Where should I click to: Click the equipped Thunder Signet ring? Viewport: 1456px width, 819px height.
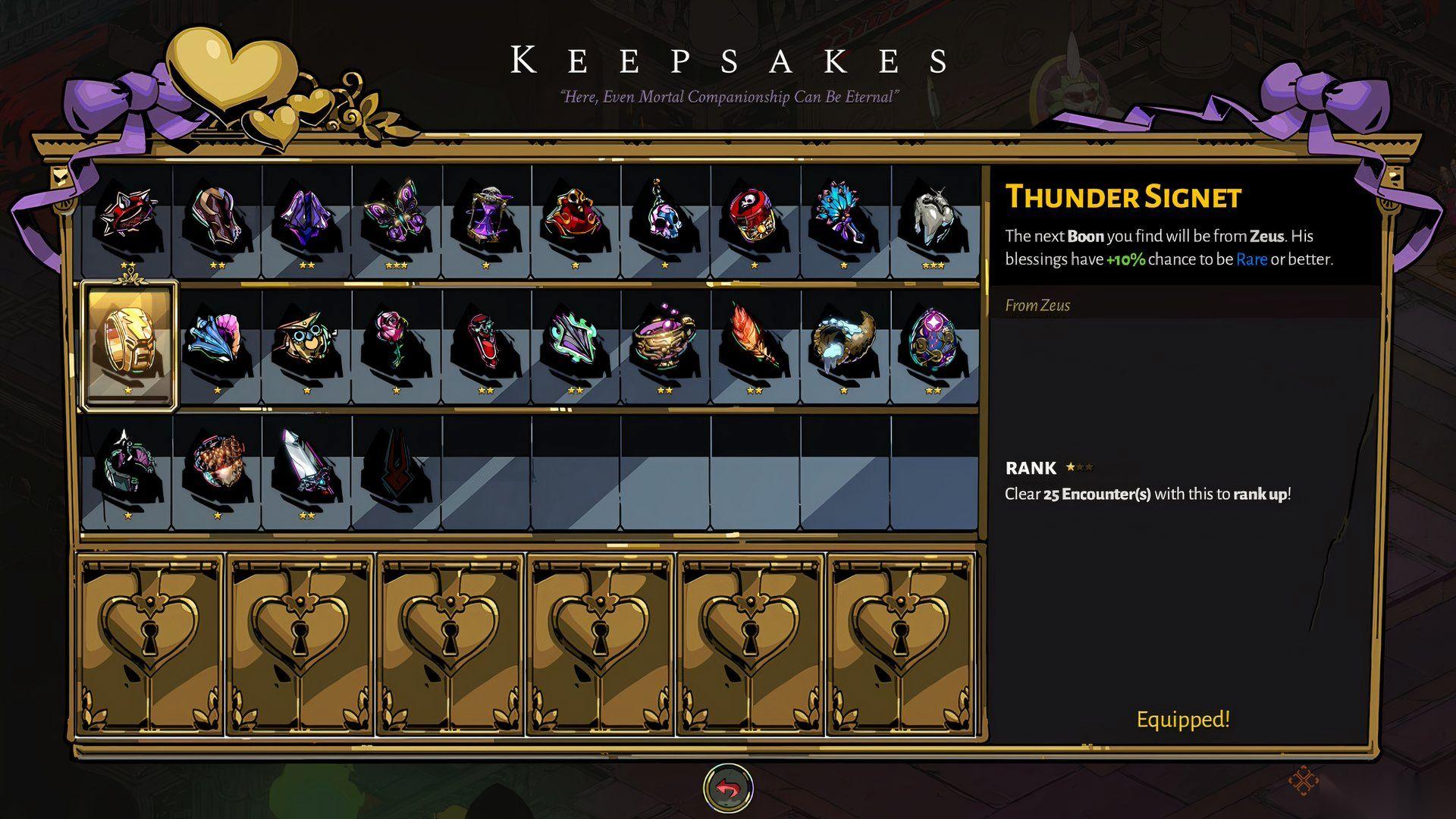(x=128, y=343)
